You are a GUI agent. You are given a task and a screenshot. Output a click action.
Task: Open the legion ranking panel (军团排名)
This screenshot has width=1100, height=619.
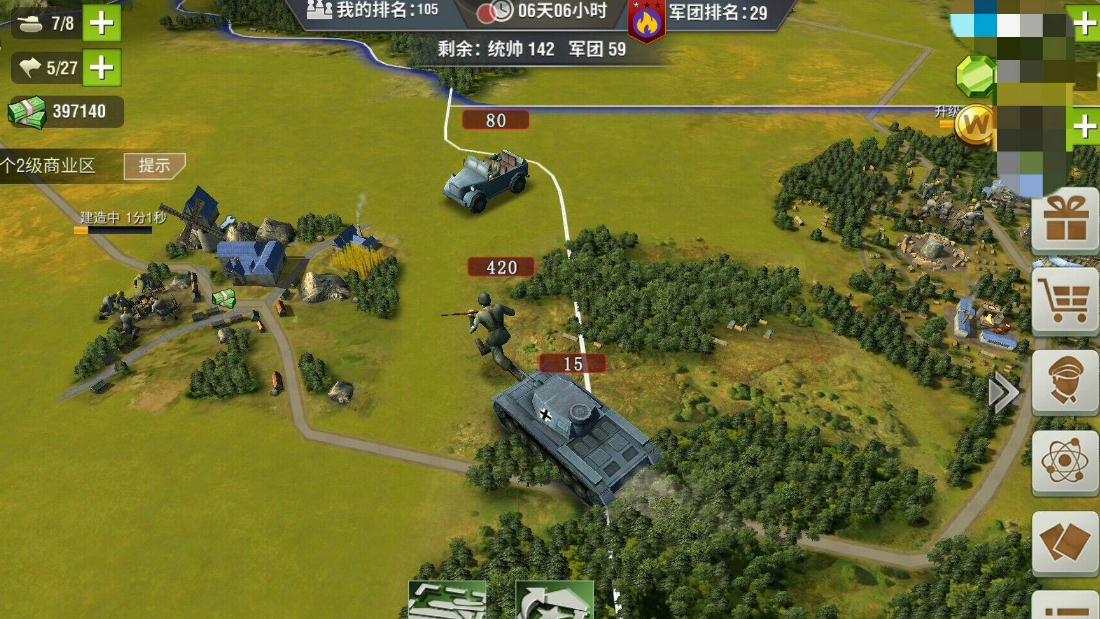coord(716,12)
